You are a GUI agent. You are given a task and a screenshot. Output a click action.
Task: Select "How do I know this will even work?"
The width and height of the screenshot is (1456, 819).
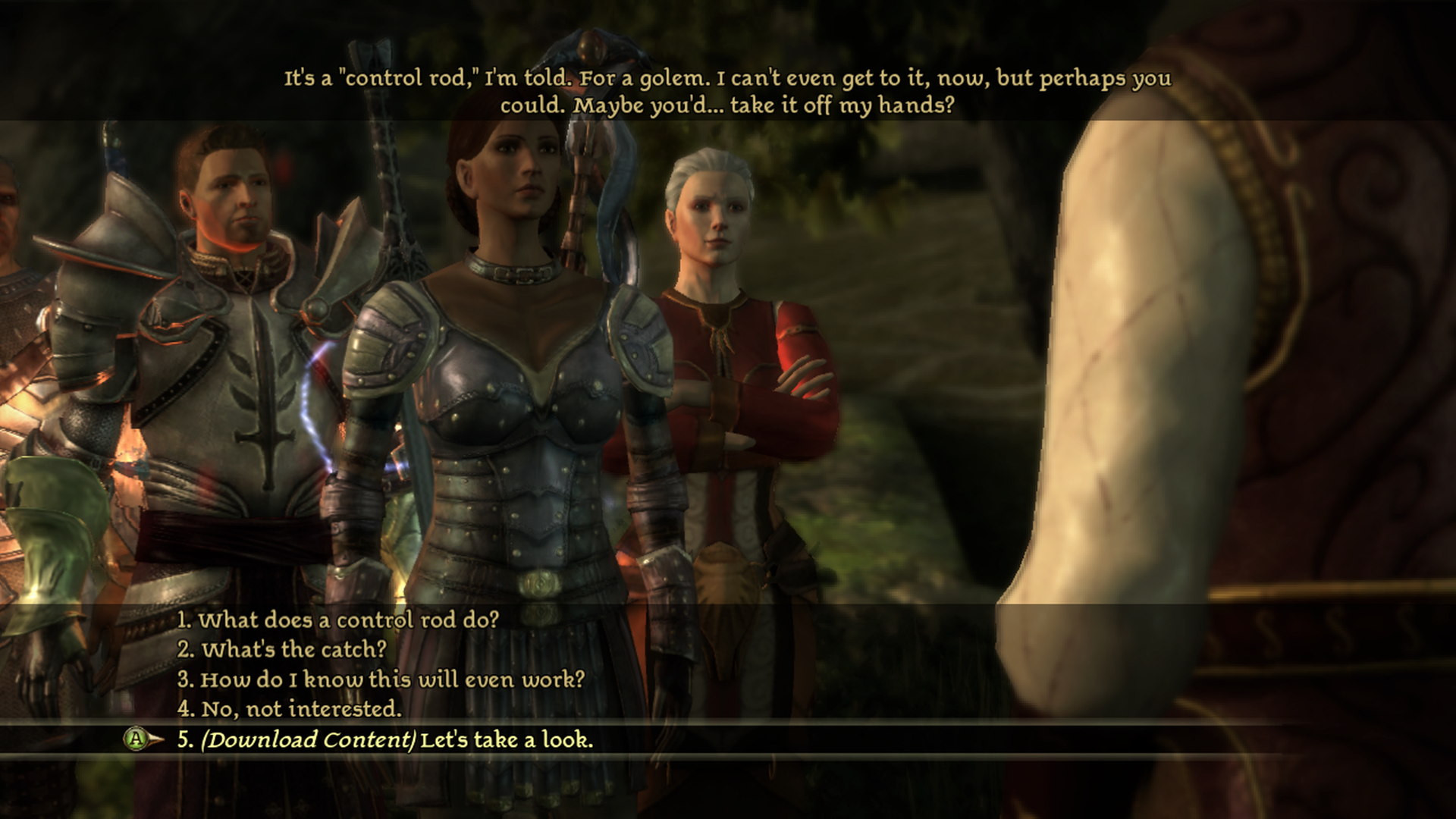click(381, 679)
